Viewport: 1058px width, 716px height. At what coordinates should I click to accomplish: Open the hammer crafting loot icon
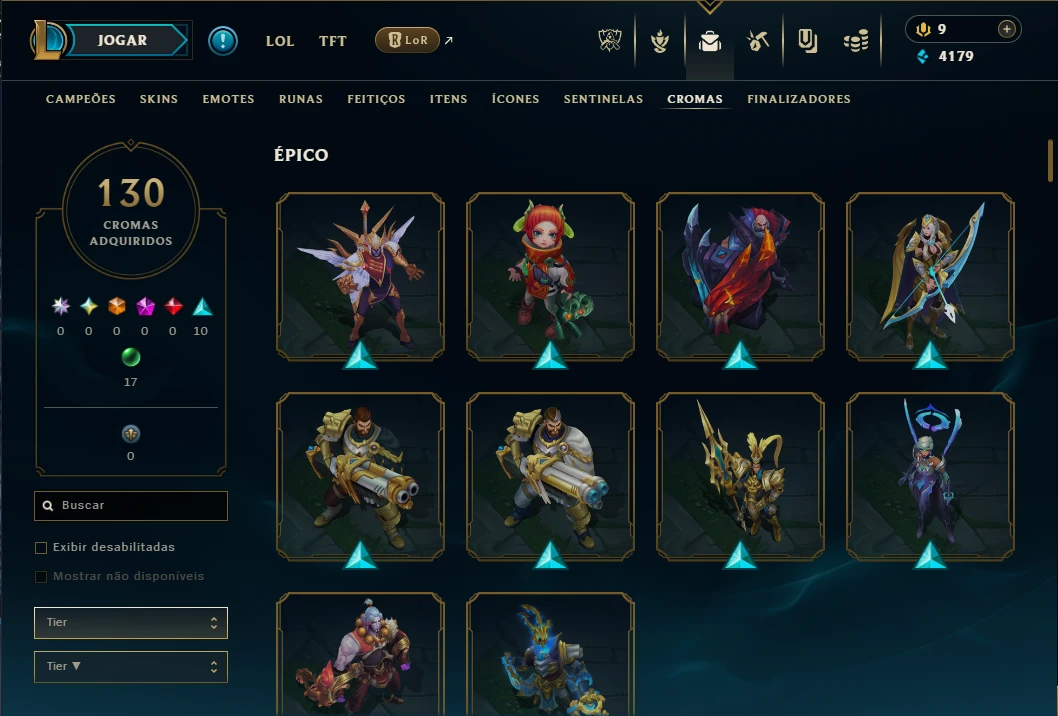coord(758,41)
